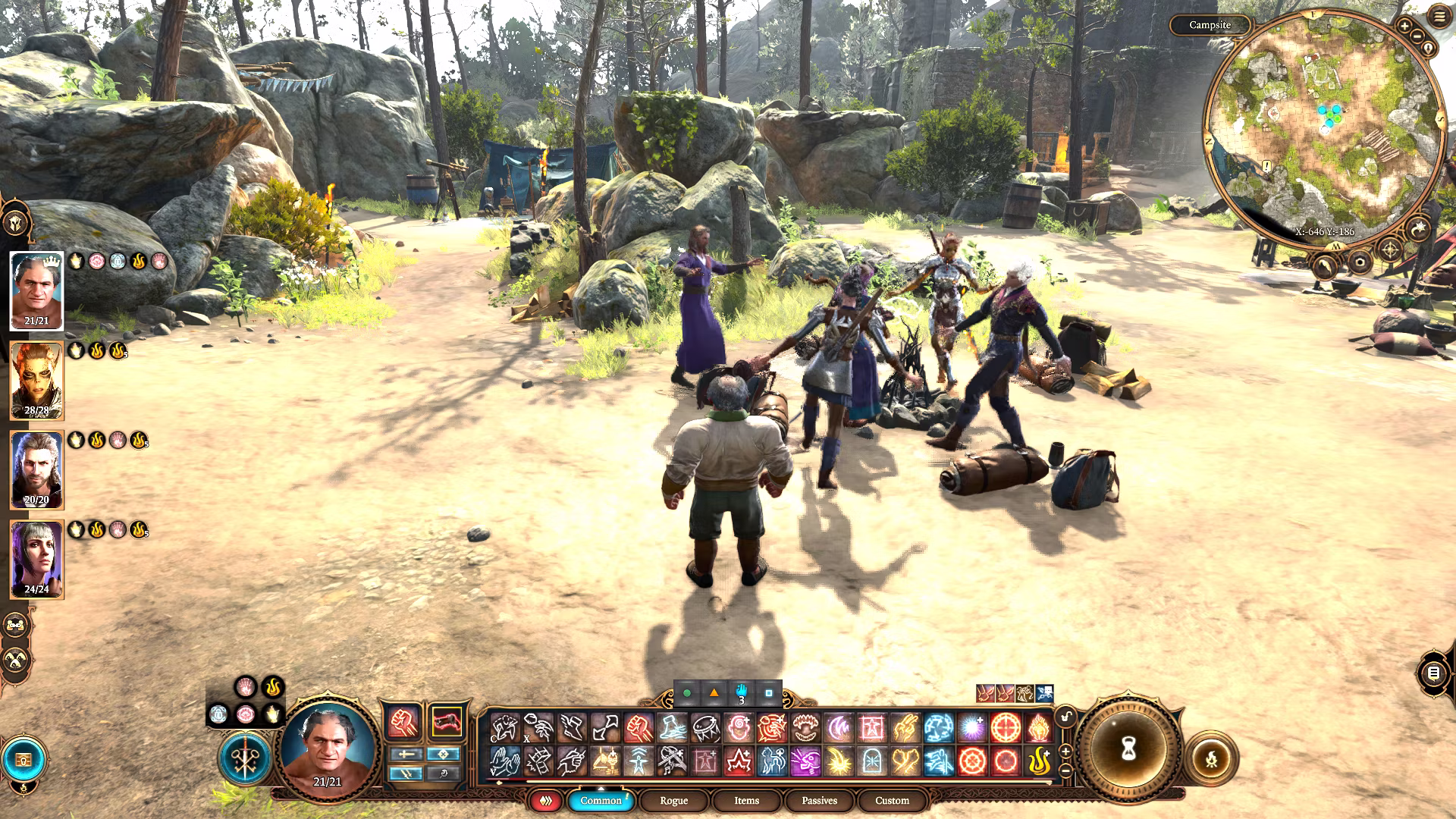Toggle the hotbar lock icon
1456x819 pixels.
click(x=1066, y=717)
